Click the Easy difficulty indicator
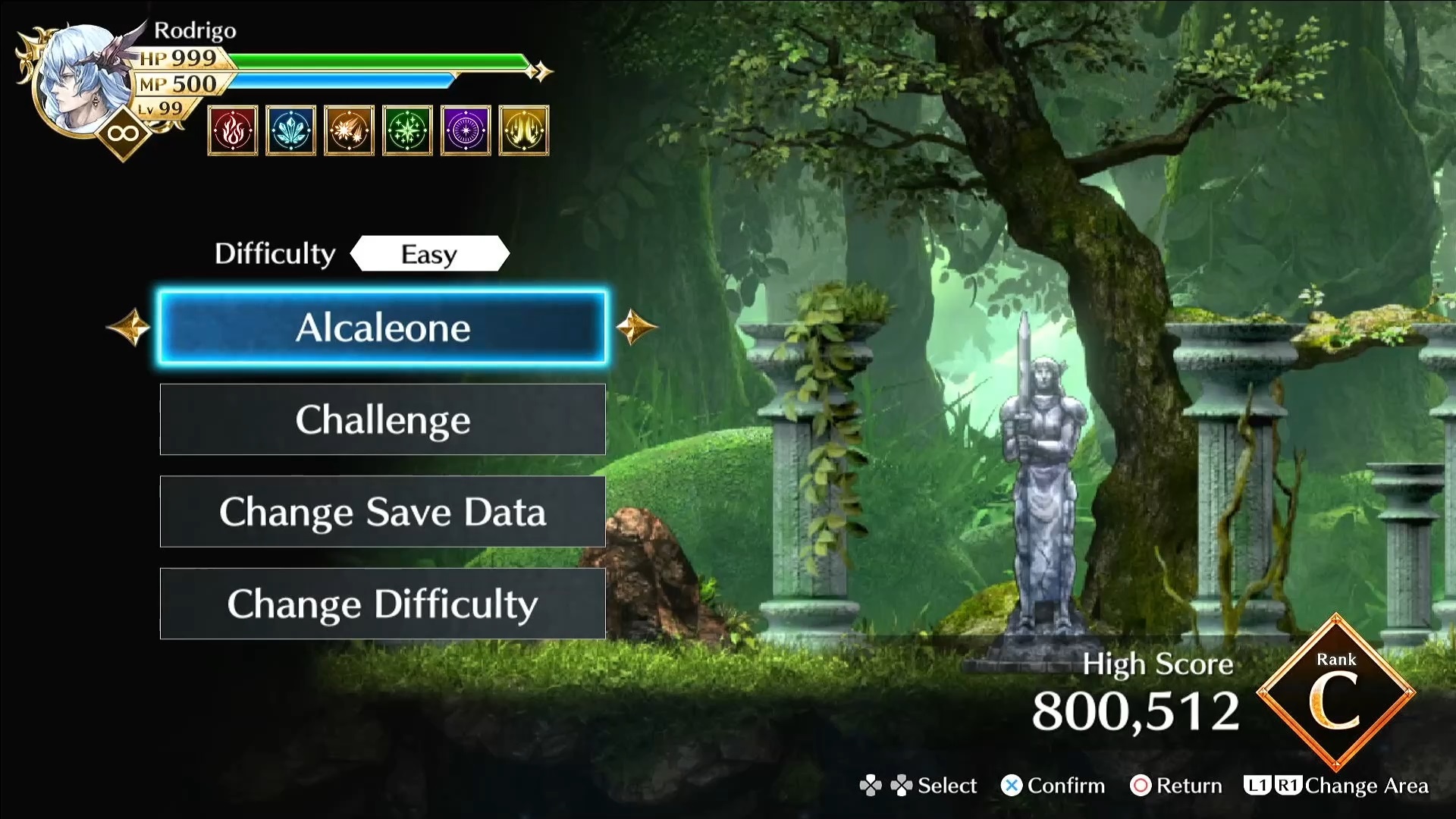 coord(429,254)
